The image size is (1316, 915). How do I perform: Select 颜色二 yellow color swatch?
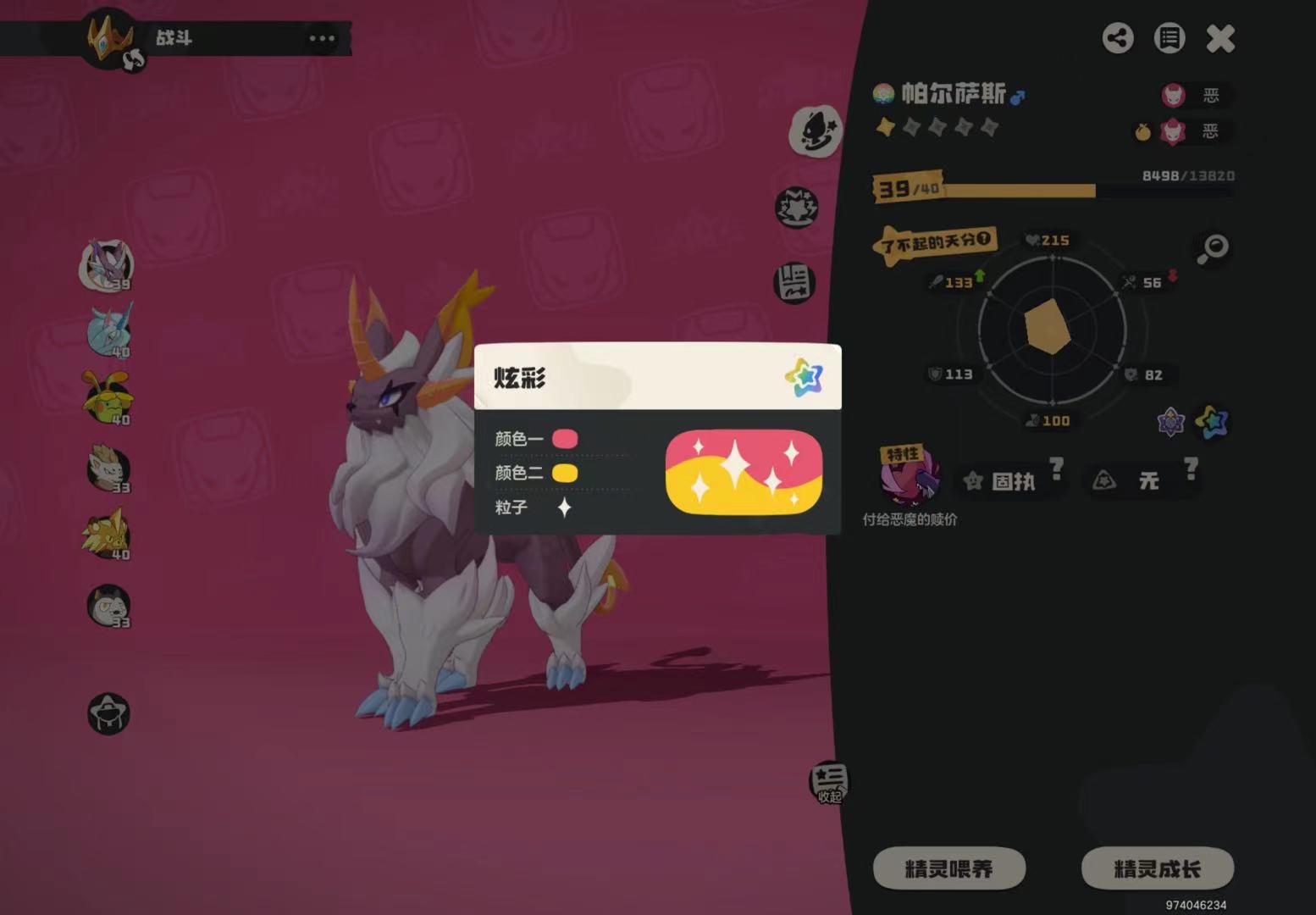point(565,473)
